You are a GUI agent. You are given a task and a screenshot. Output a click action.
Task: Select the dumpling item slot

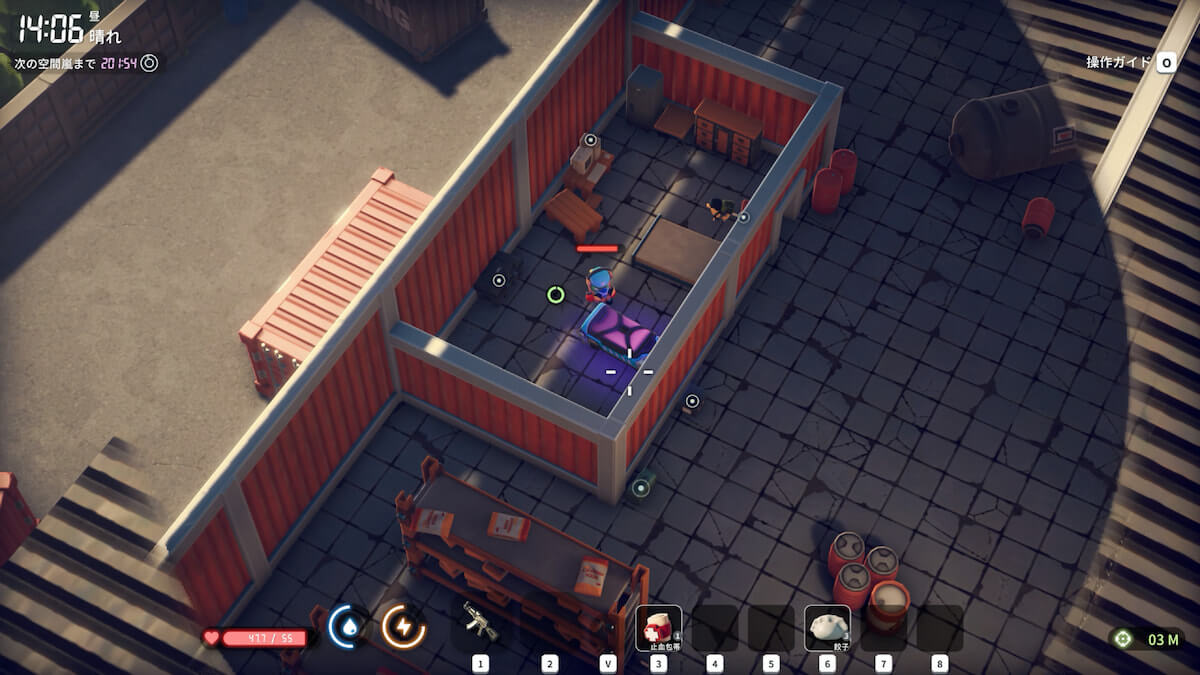(x=827, y=628)
